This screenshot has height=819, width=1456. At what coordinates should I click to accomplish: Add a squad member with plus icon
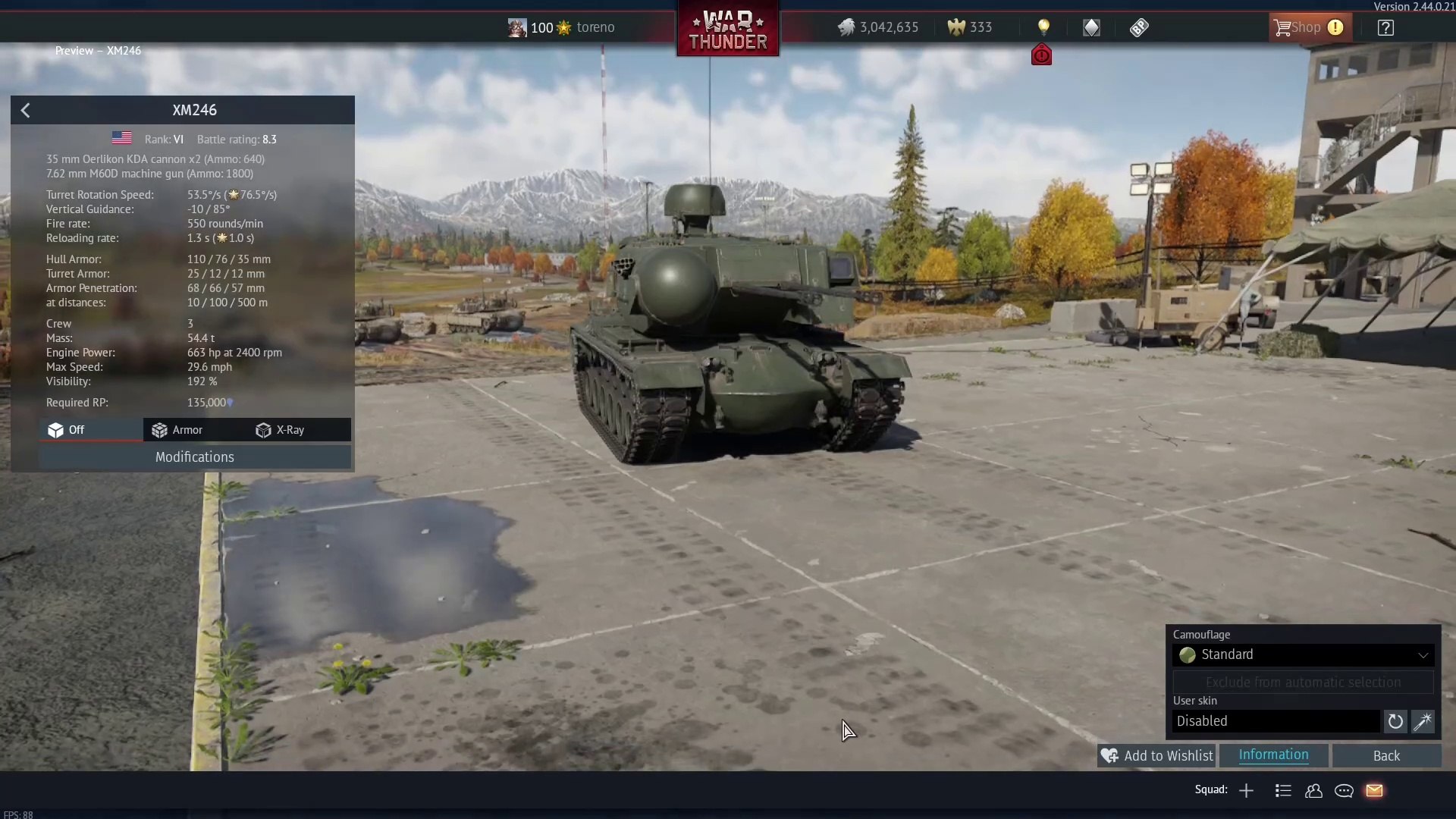(x=1246, y=791)
